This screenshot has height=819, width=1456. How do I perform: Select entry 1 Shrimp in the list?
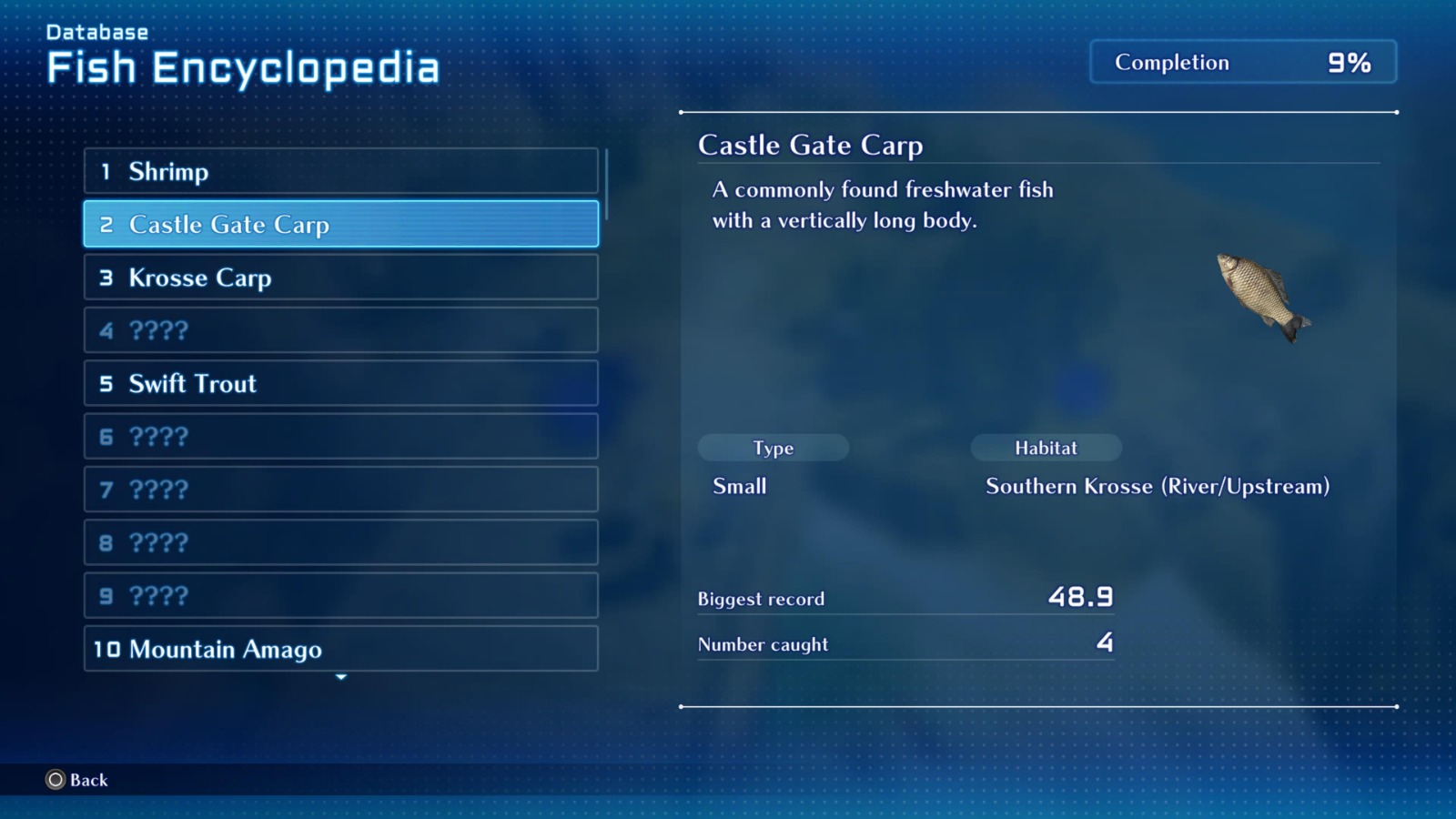(x=340, y=171)
